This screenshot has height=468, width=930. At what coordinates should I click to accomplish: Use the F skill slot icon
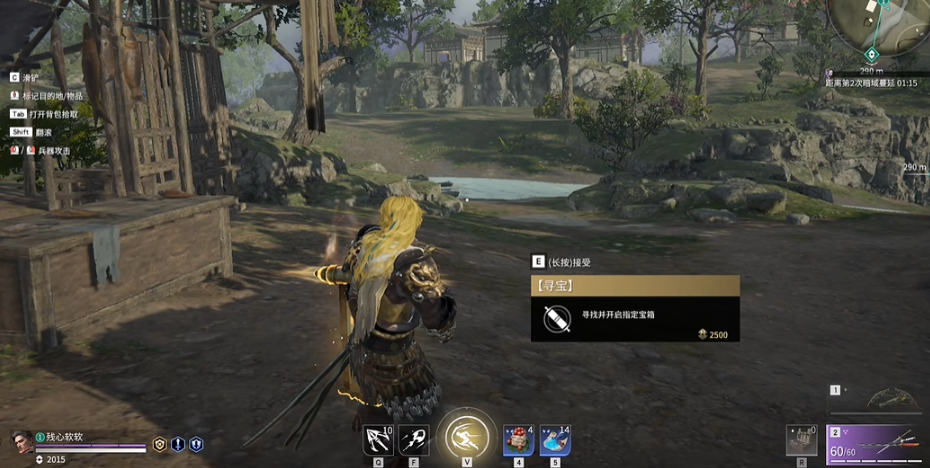(414, 440)
